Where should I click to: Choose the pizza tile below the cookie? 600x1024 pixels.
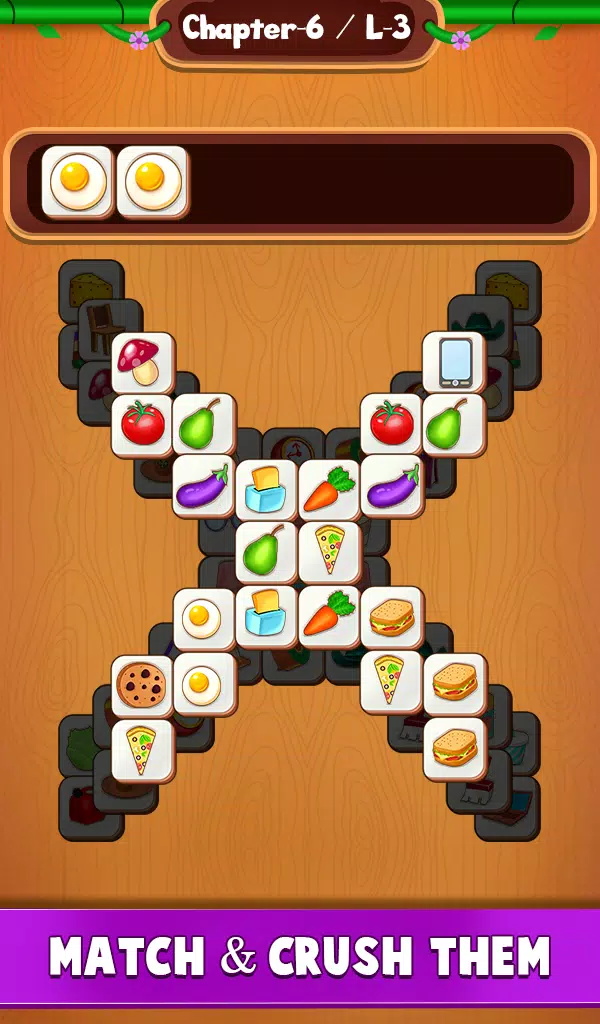[142, 749]
